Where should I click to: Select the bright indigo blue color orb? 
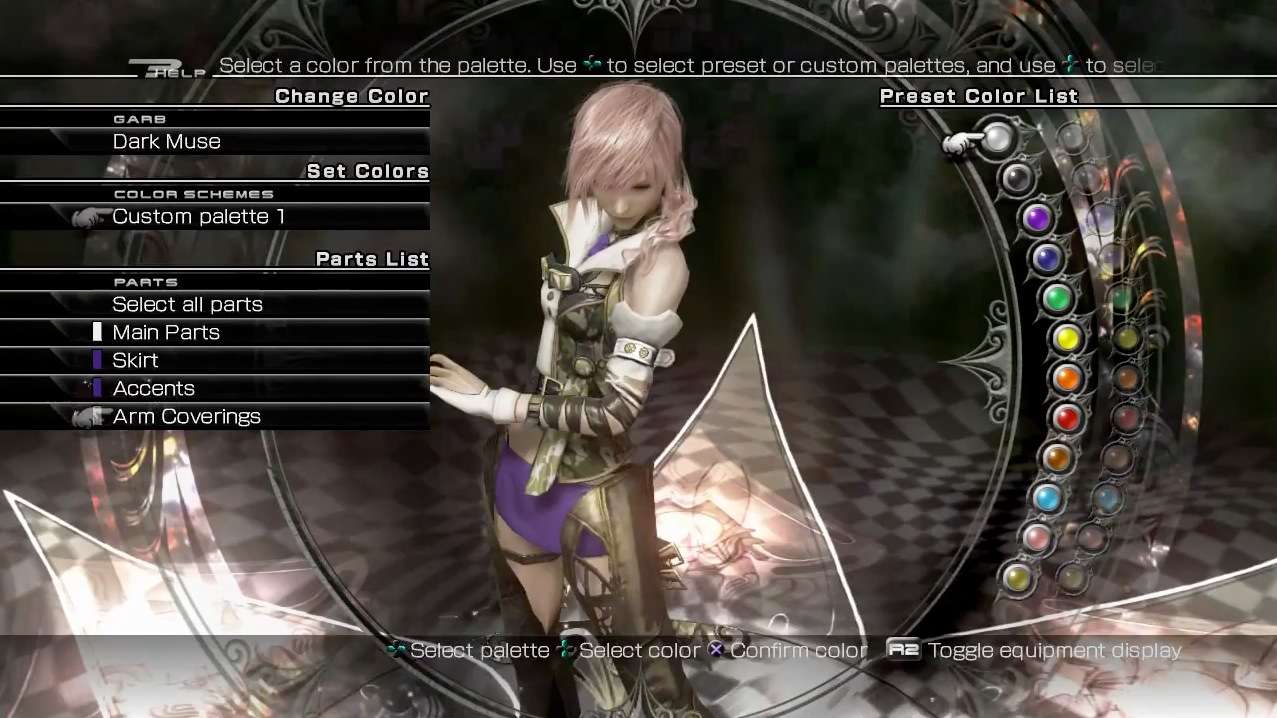coord(1046,258)
